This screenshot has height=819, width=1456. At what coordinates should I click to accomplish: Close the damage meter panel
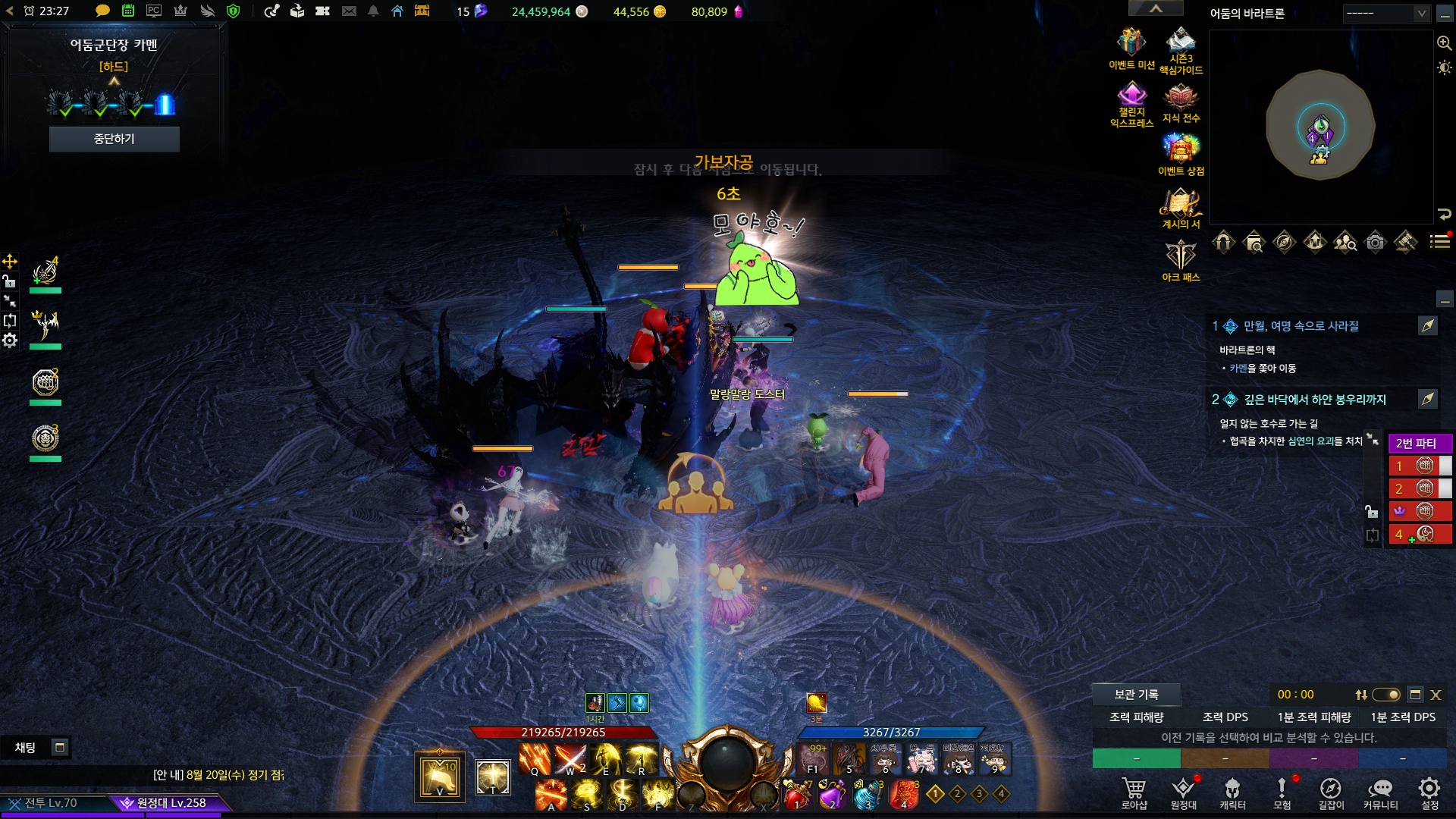(1436, 695)
